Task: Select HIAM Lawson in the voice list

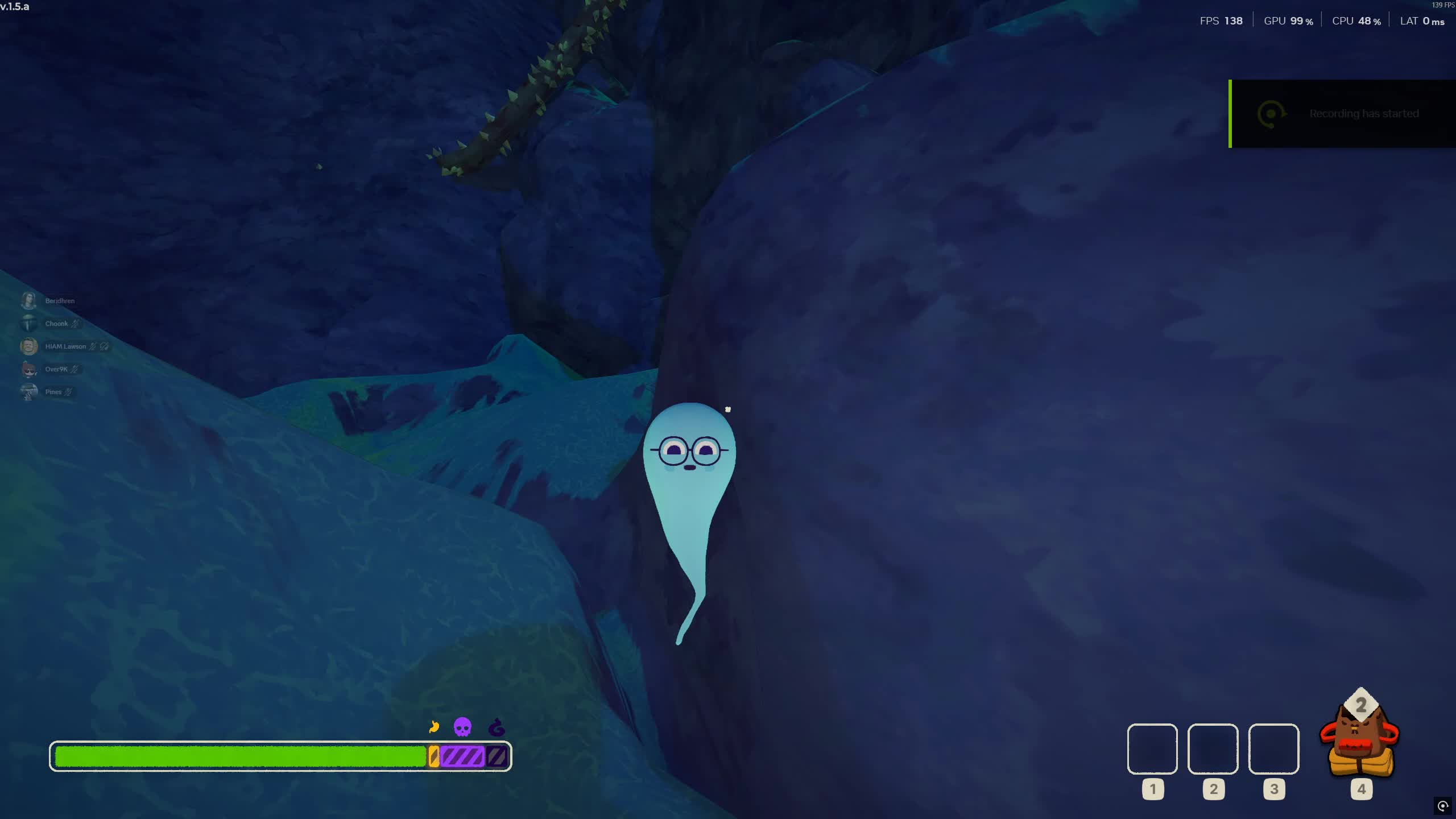Action: [x=65, y=346]
